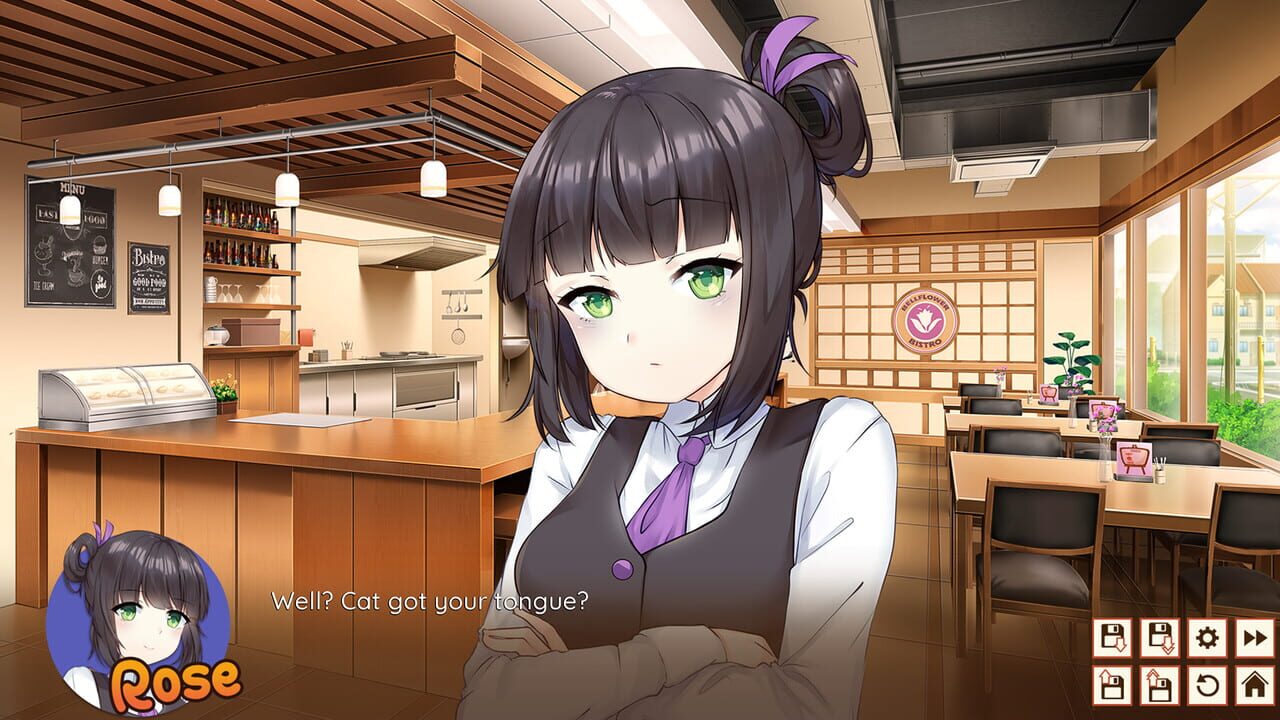Viewport: 1280px width, 720px height.
Task: Open the settings gear menu
Action: tap(1209, 637)
